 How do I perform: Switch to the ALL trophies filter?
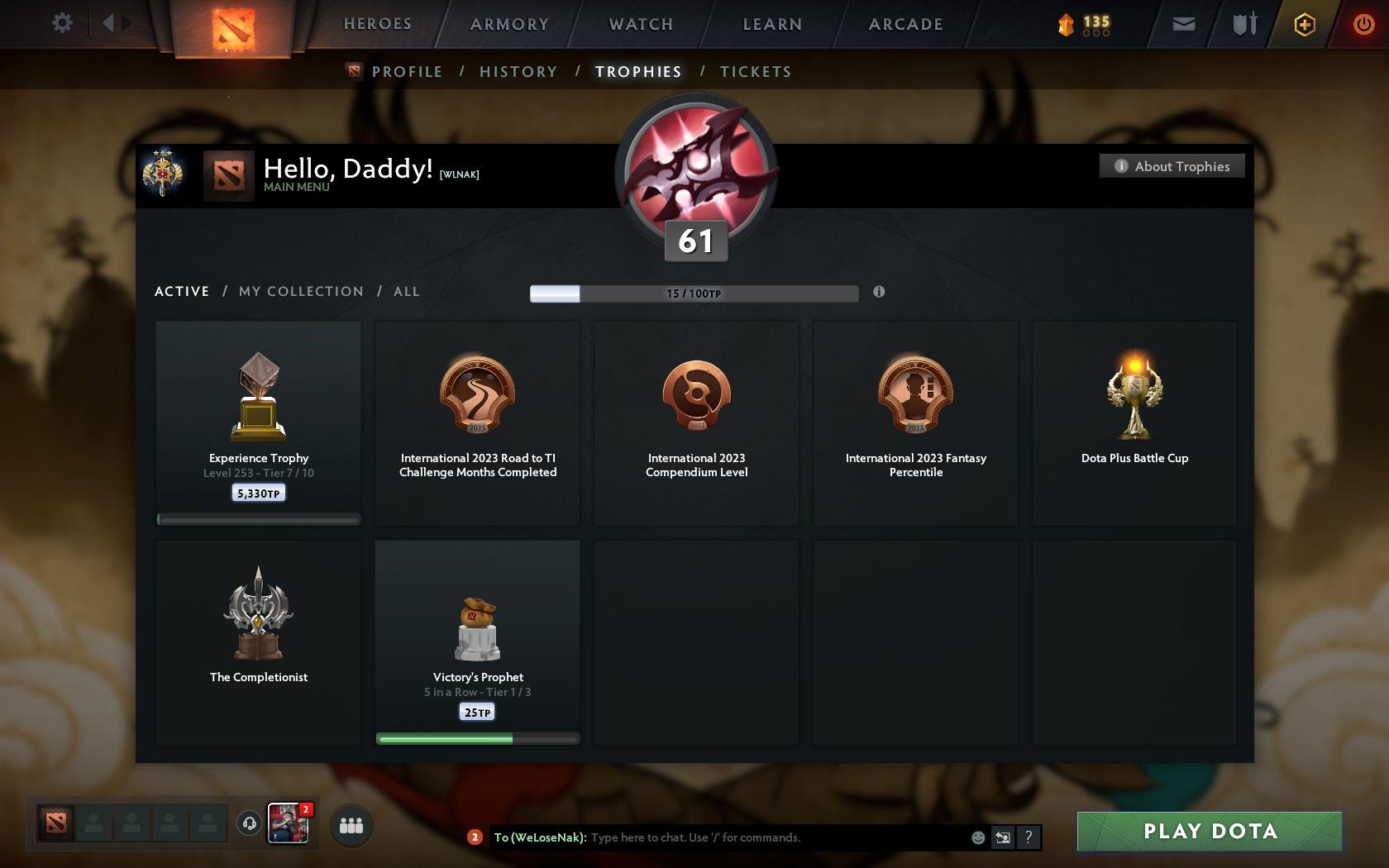406,291
